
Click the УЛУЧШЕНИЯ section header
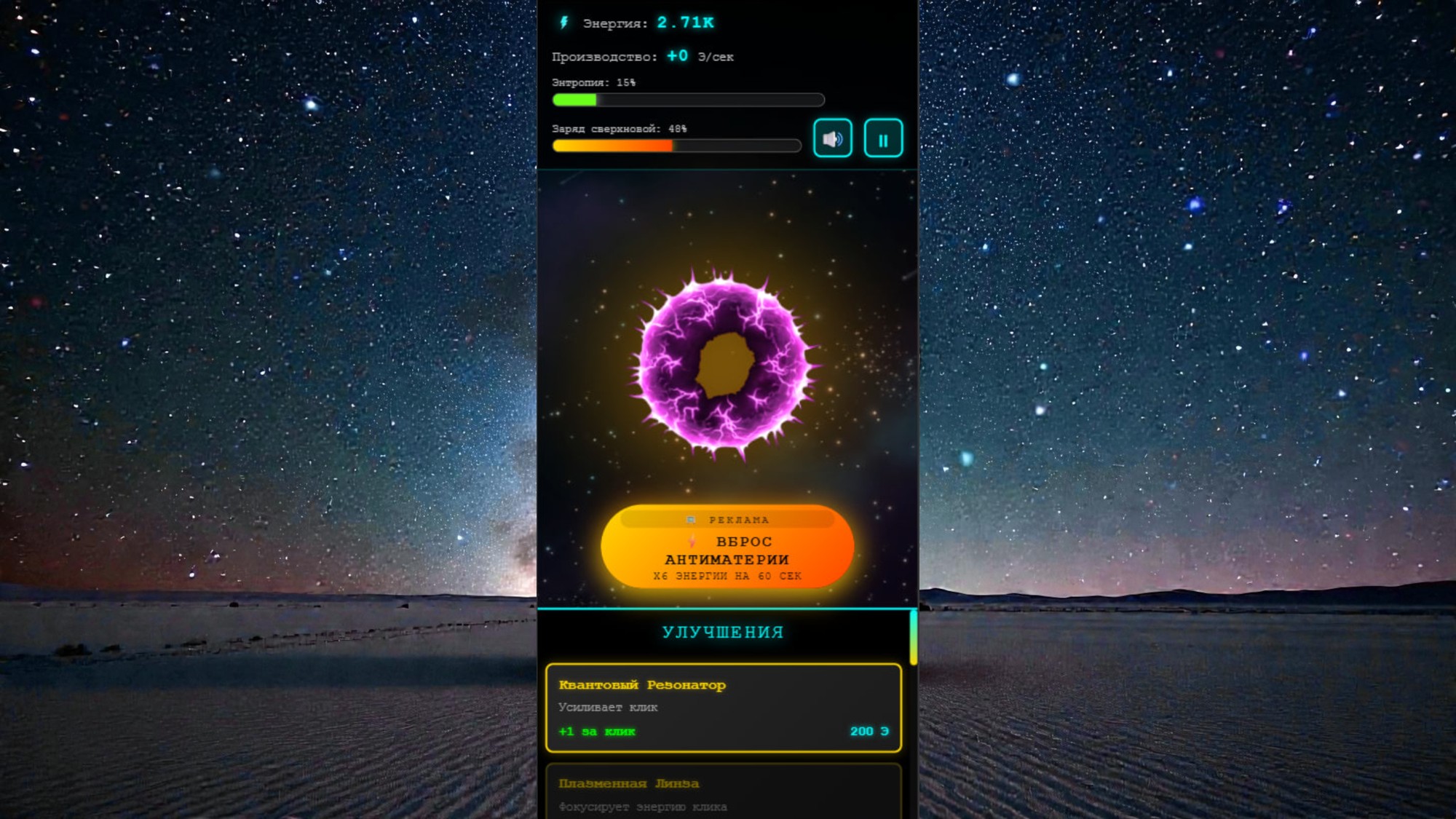coord(722,631)
